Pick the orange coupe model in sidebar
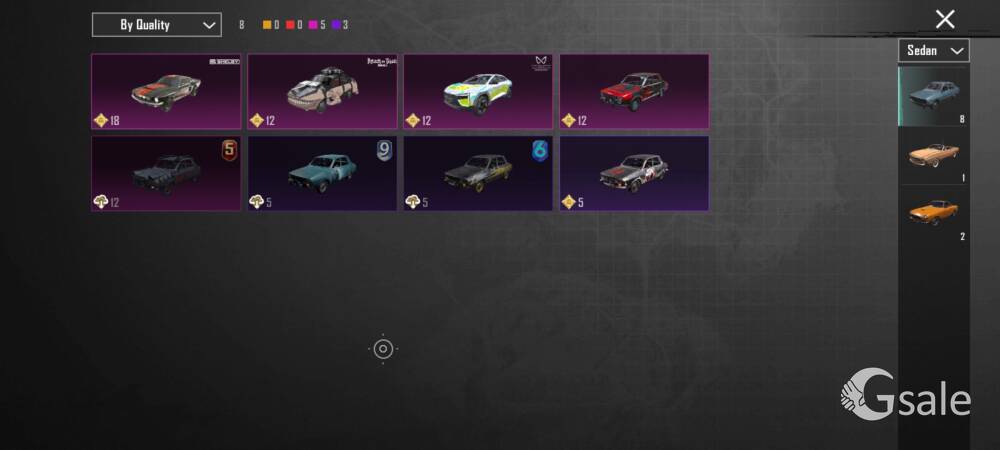Viewport: 1000px width, 450px height. (933, 214)
